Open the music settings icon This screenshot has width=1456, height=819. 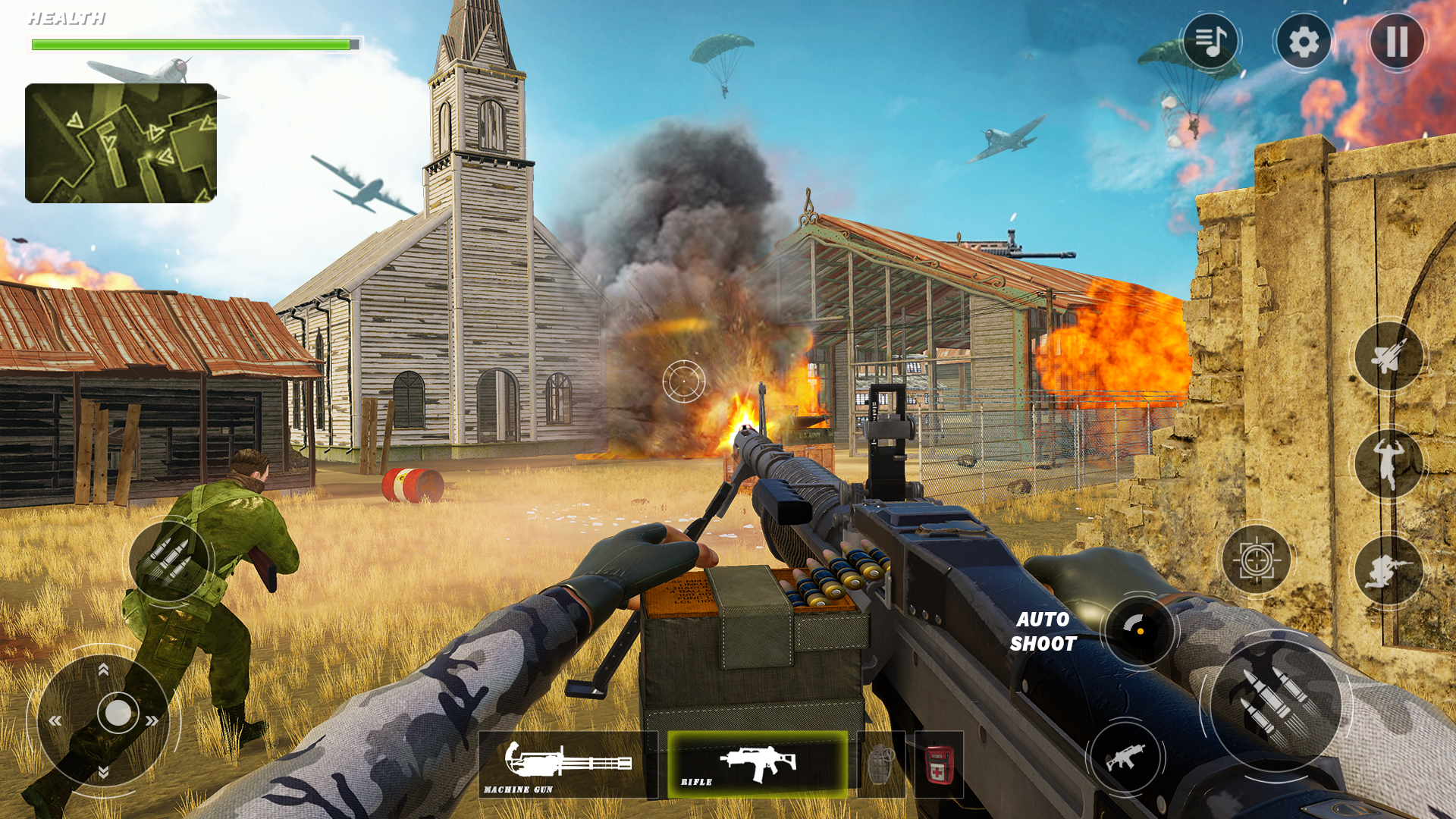point(1211,42)
